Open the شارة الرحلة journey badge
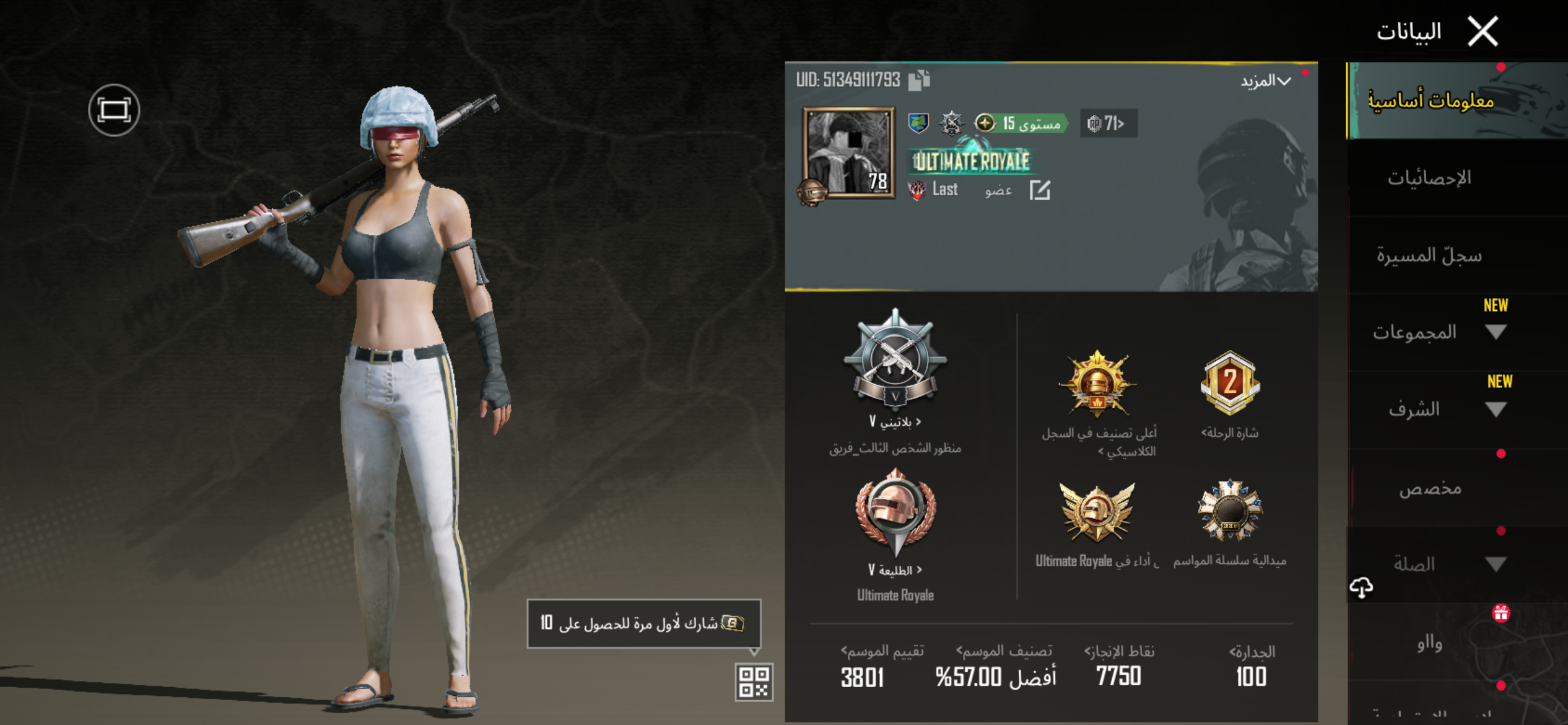Viewport: 1568px width, 725px height. [1230, 385]
